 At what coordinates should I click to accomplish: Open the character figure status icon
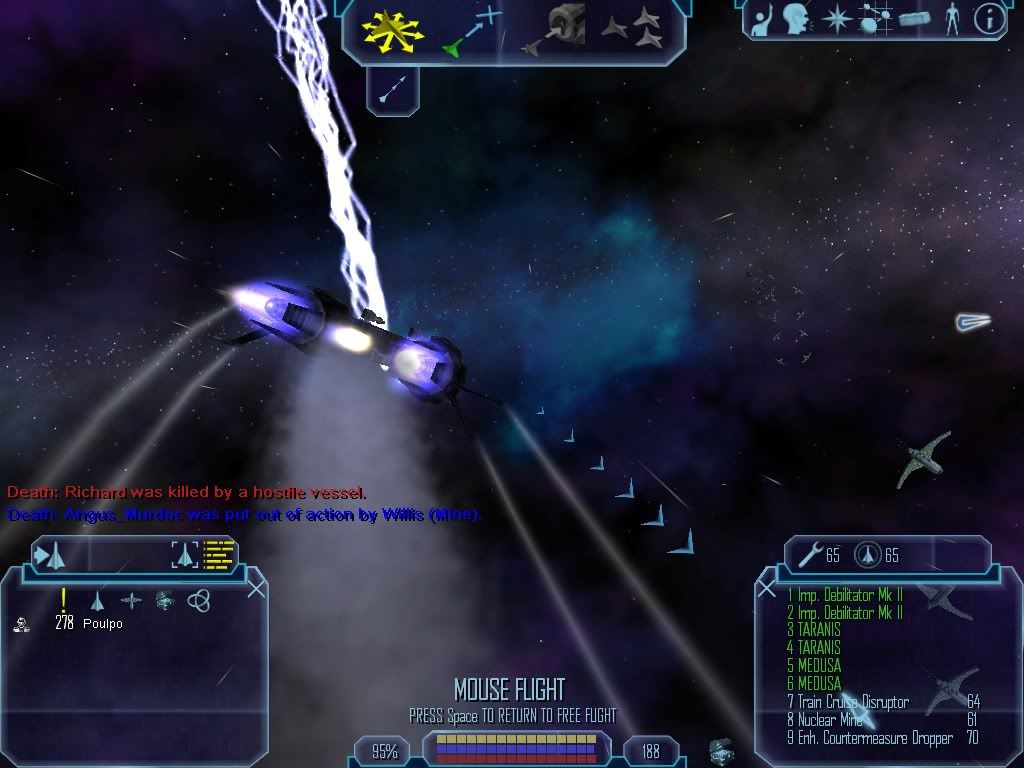(951, 19)
